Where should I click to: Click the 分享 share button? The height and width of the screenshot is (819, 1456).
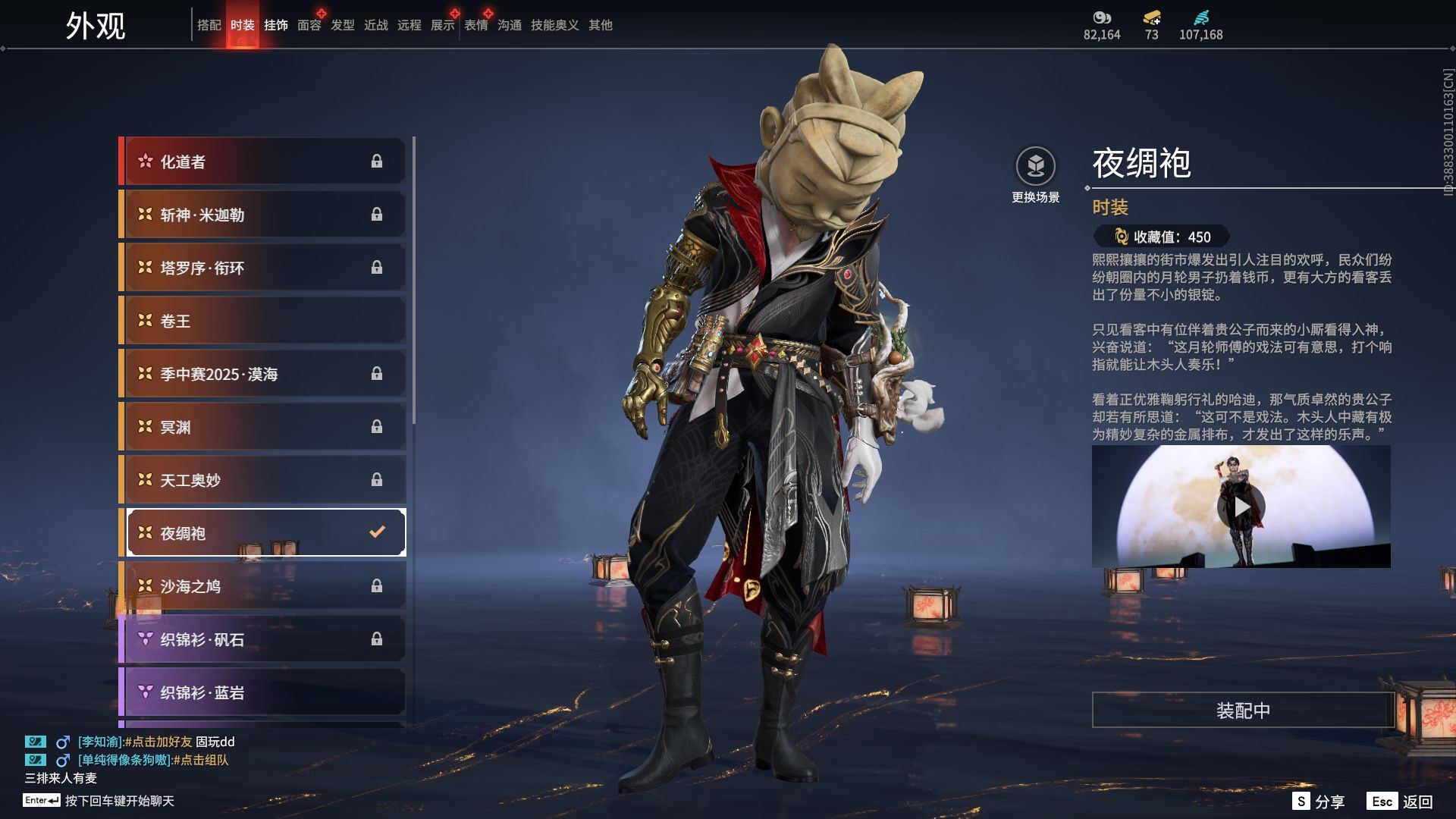click(1319, 801)
